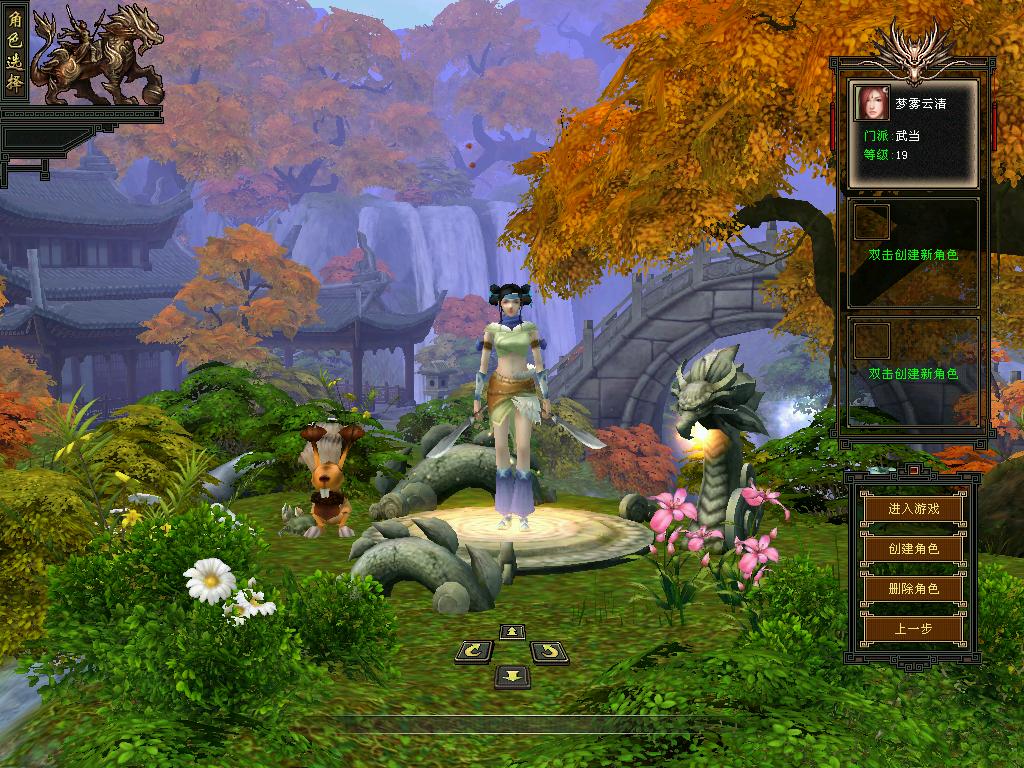Image resolution: width=1024 pixels, height=768 pixels.
Task: Rotate character with the right curved arrow
Action: [548, 653]
